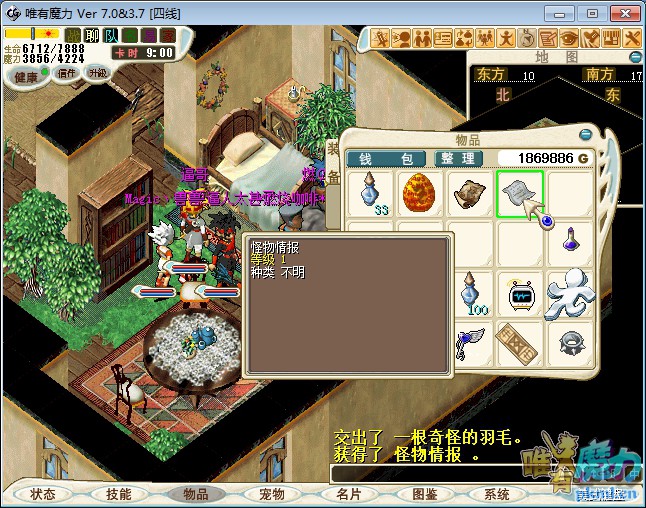Switch to the 技能 skills tab

[x=118, y=494]
